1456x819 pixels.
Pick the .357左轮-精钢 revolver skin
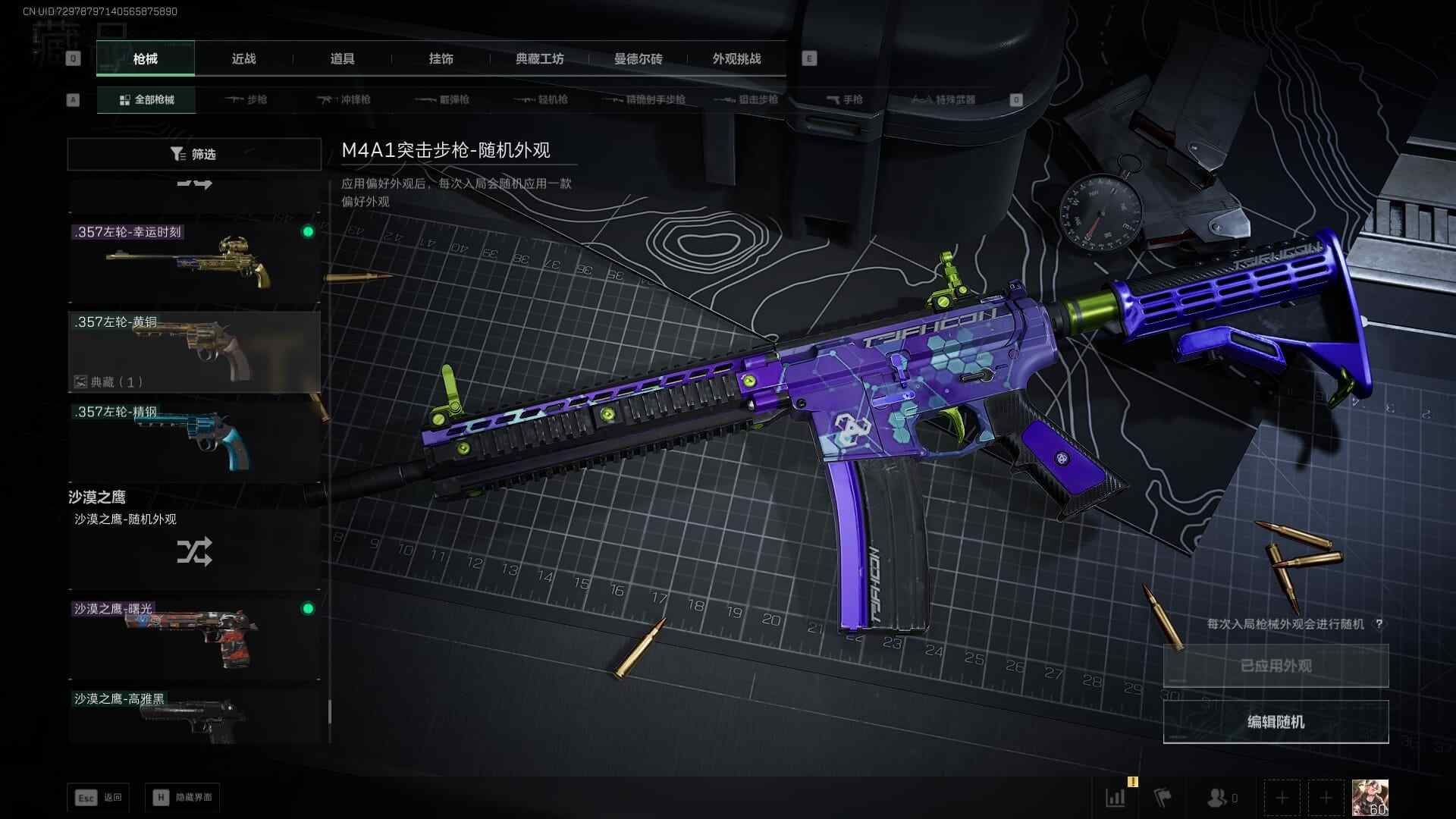coord(194,441)
